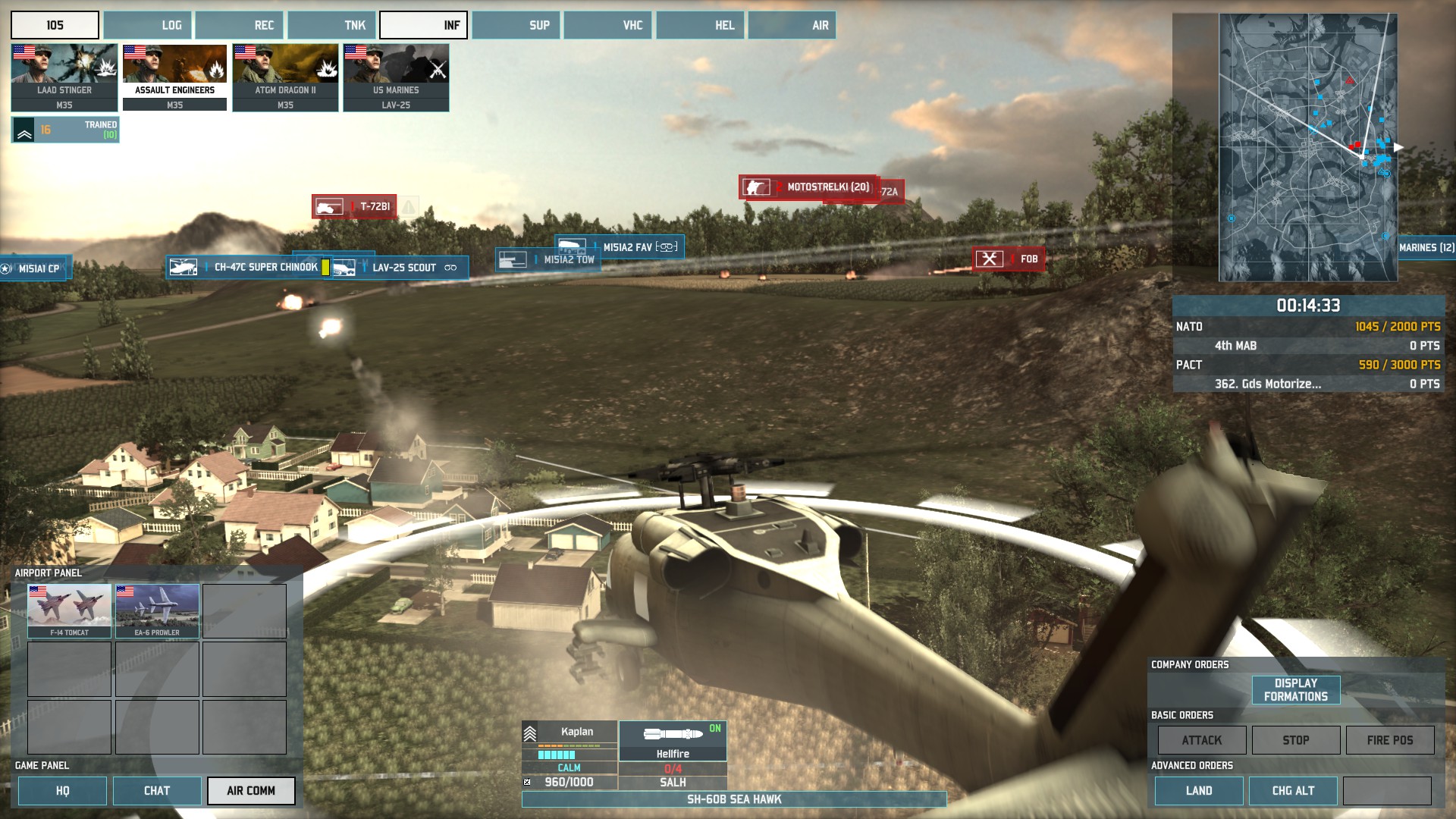Issue the Attack order
Image resolution: width=1456 pixels, height=819 pixels.
point(1201,740)
